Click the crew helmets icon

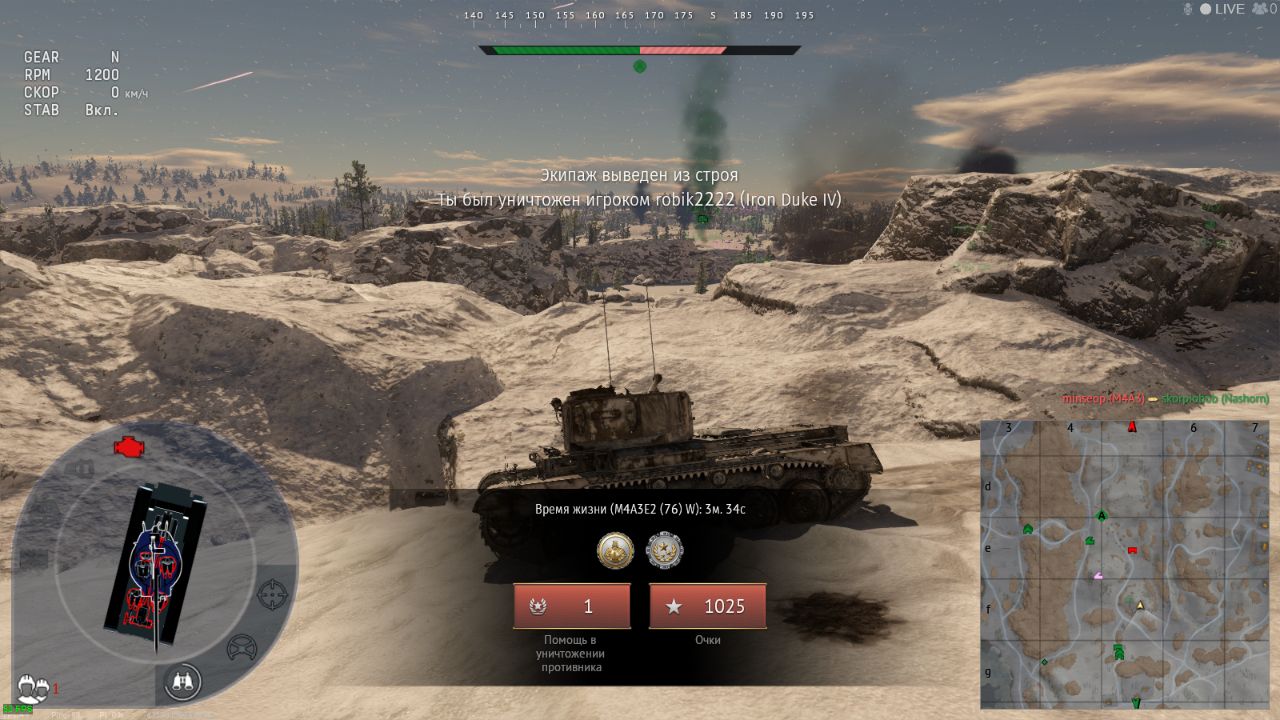(x=34, y=687)
